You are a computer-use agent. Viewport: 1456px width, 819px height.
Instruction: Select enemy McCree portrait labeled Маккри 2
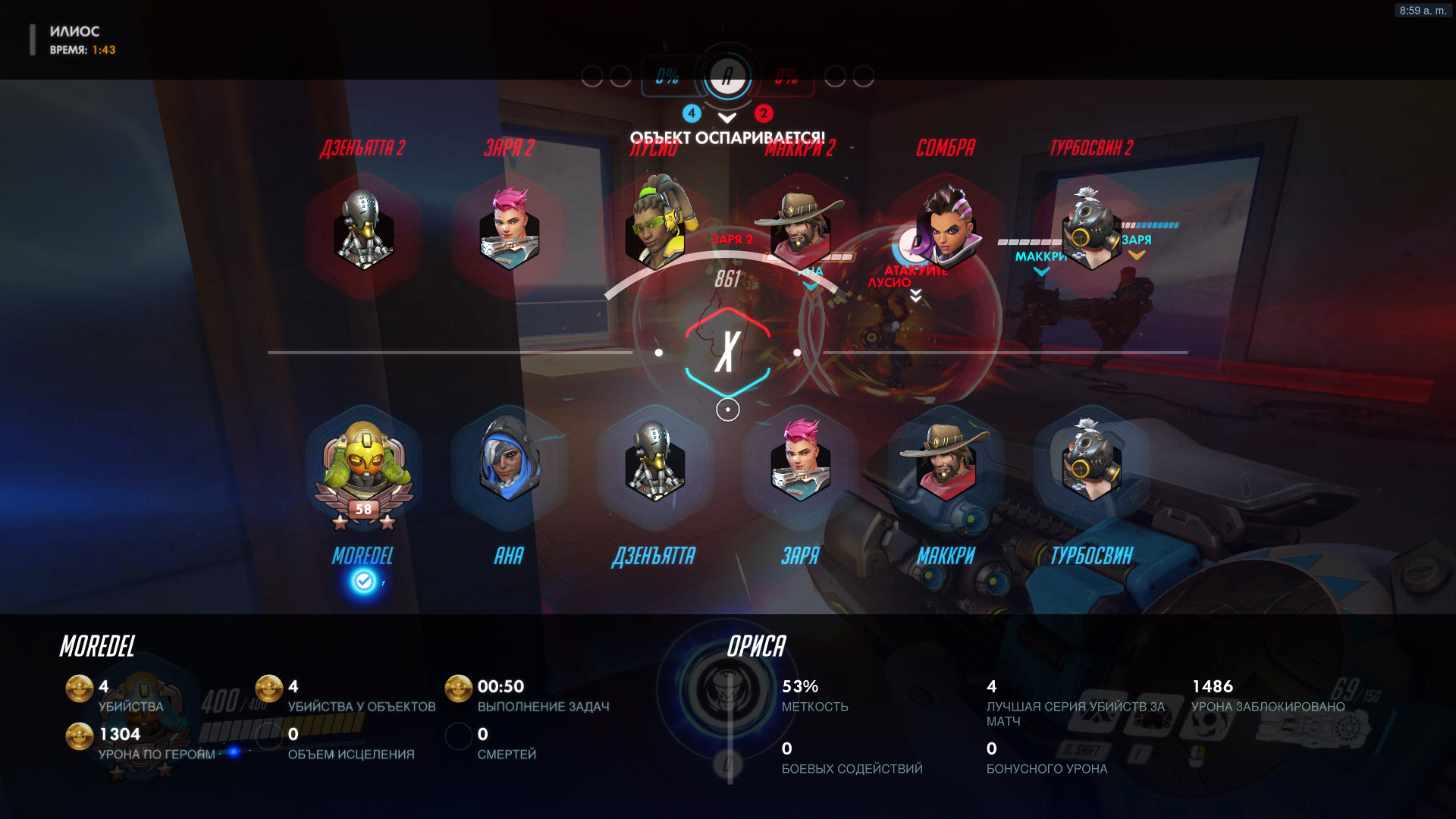coord(800,230)
